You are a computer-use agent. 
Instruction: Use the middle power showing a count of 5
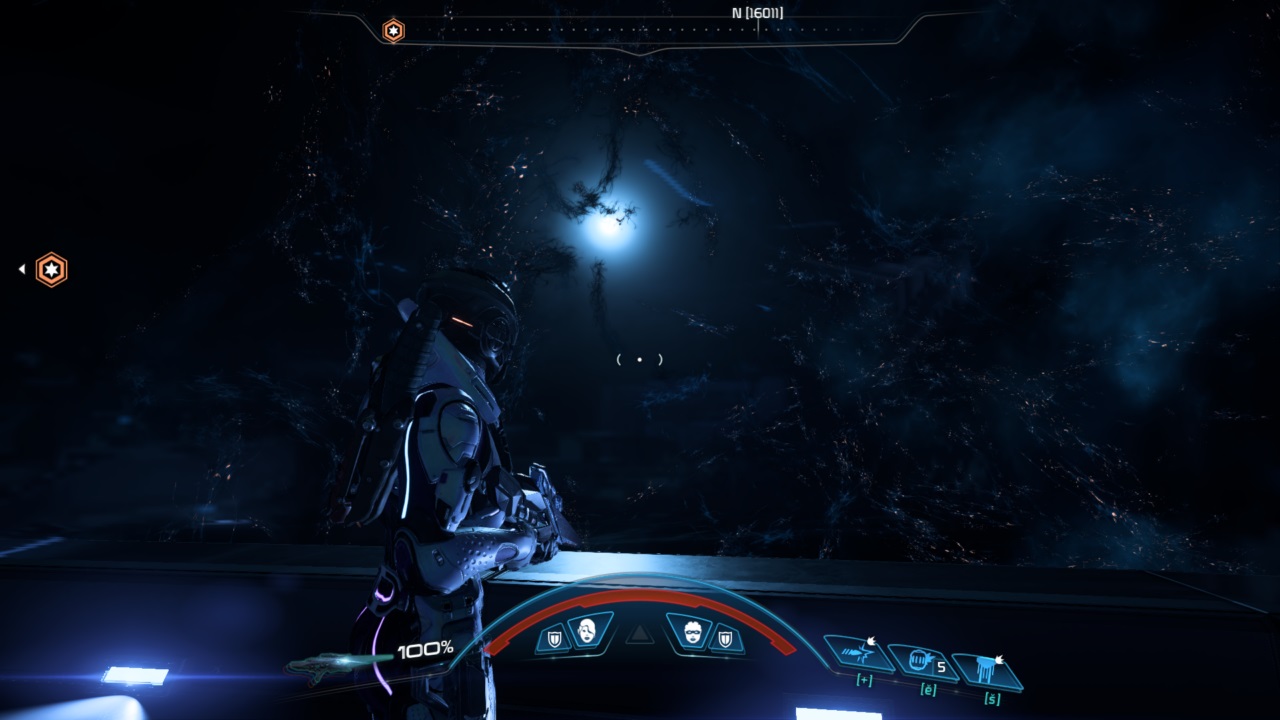[x=922, y=660]
